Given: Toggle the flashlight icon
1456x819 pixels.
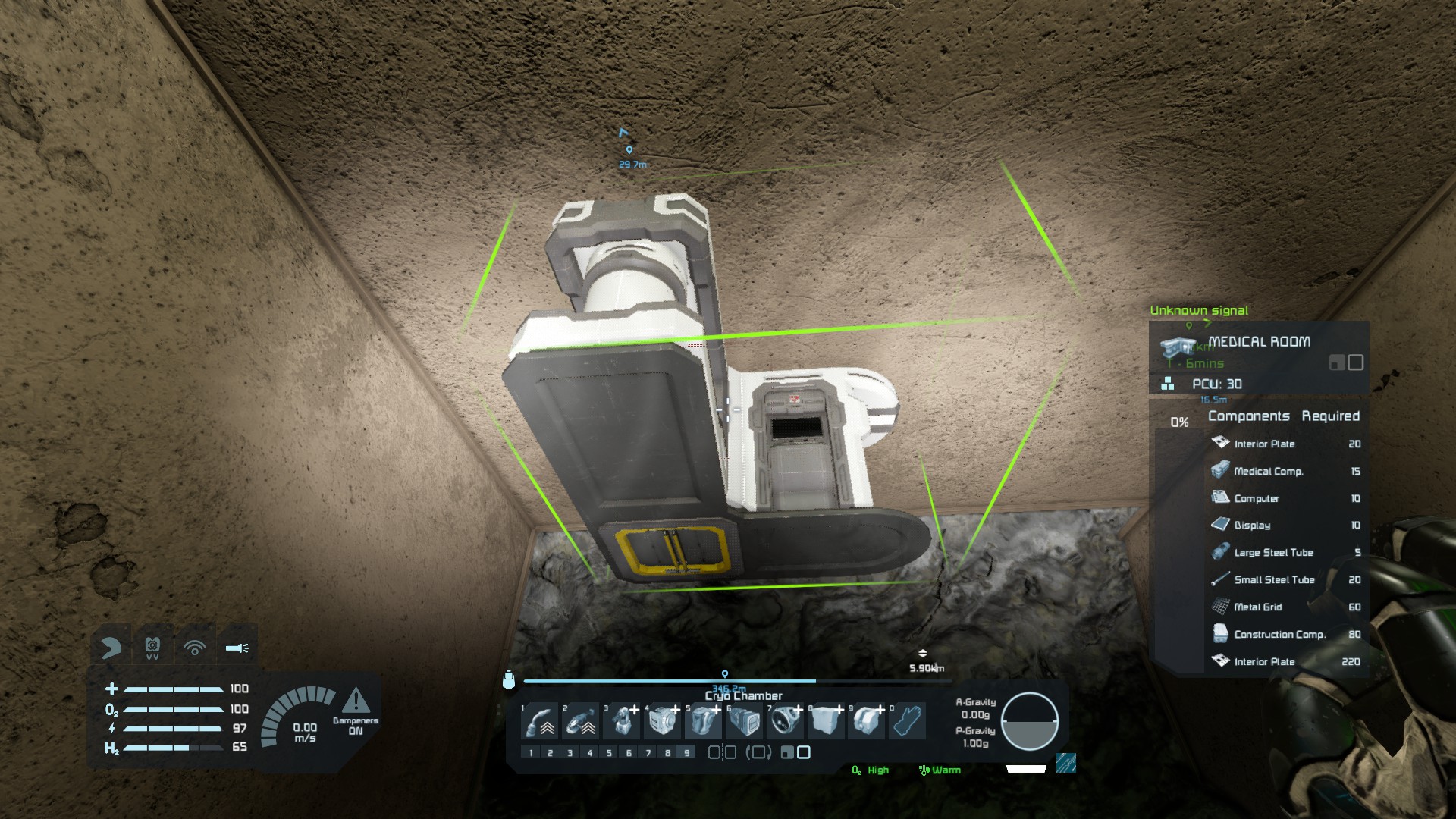Looking at the screenshot, I should click(x=237, y=648).
